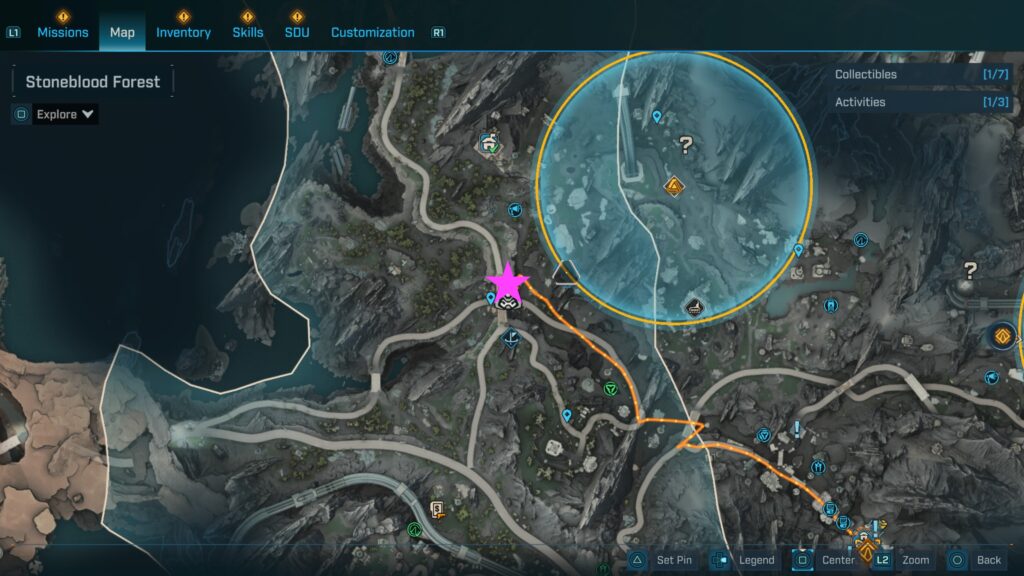The image size is (1024, 576).
Task: Go to the Skills tab
Action: (248, 32)
